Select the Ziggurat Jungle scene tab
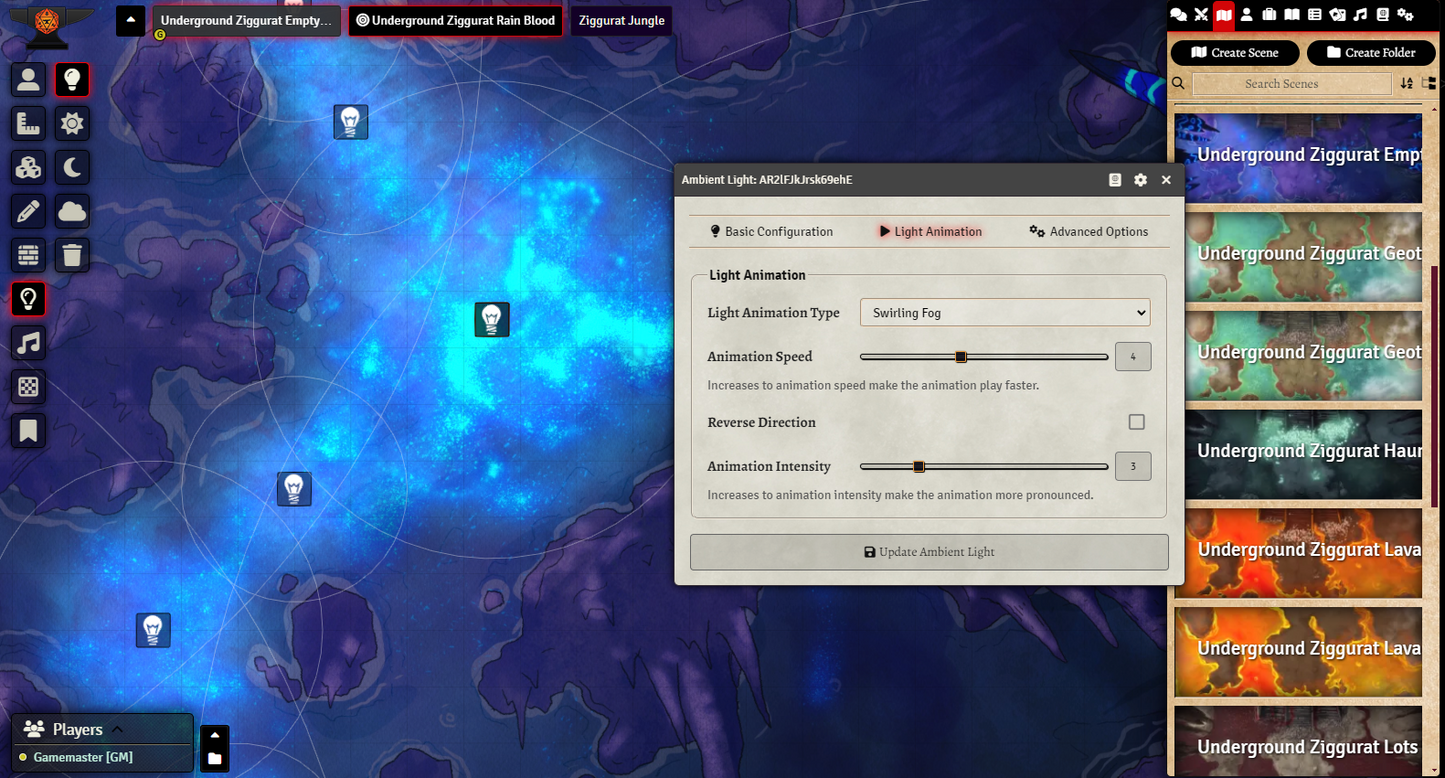This screenshot has height=778, width=1445. pyautogui.click(x=621, y=21)
